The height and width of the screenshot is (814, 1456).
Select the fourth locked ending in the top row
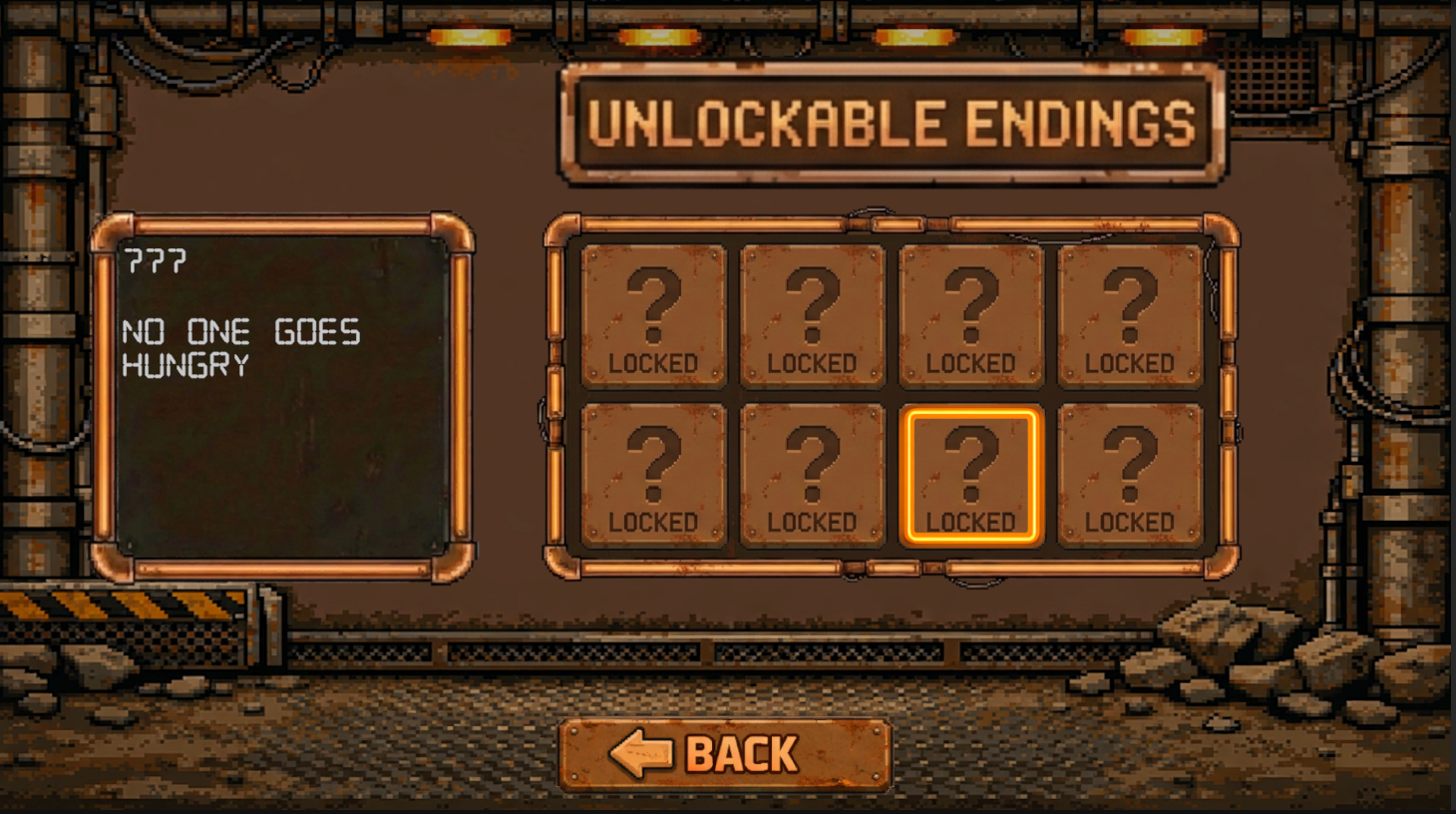pos(1130,314)
